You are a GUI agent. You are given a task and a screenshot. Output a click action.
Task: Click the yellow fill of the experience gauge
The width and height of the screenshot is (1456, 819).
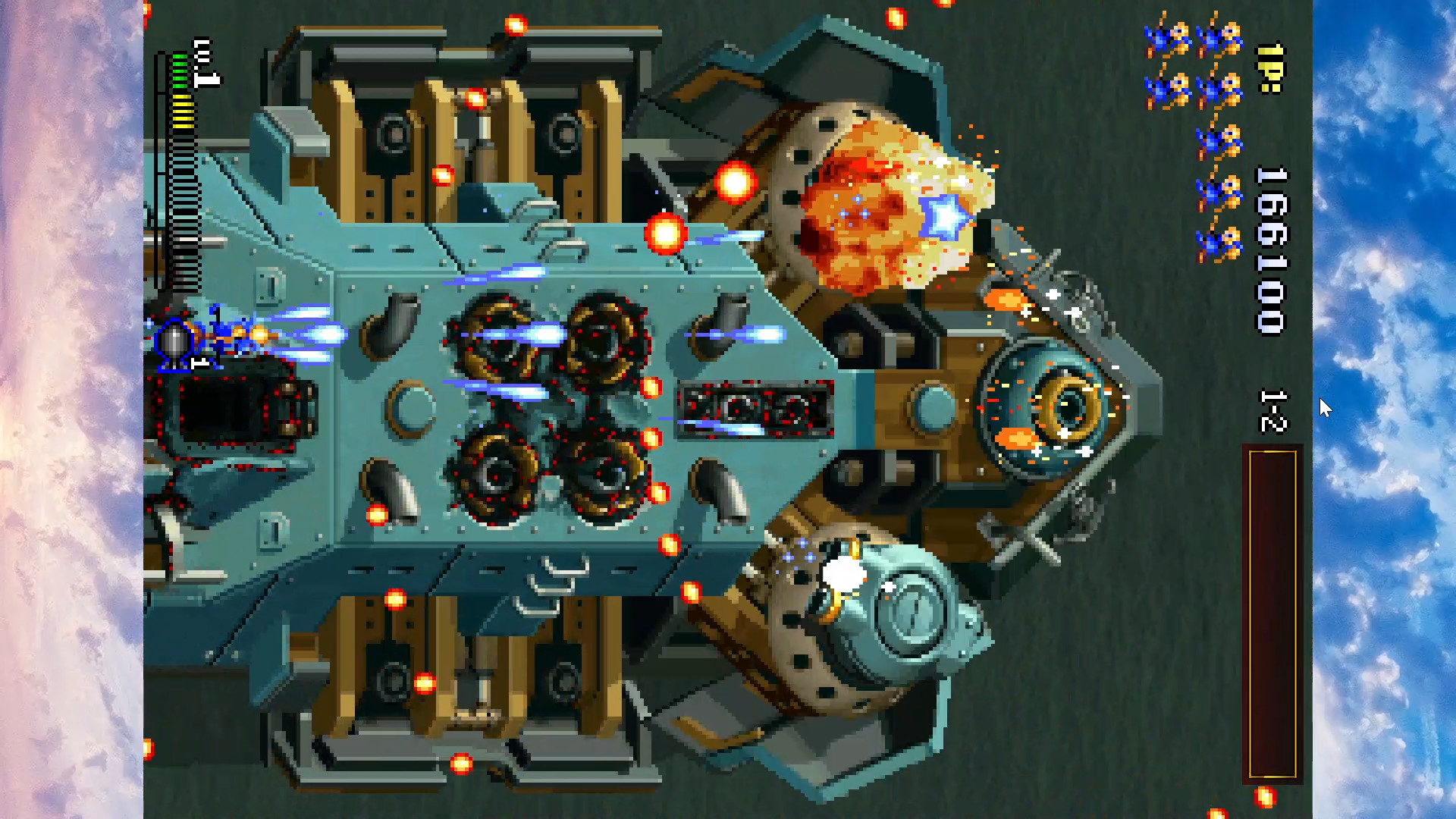click(182, 110)
